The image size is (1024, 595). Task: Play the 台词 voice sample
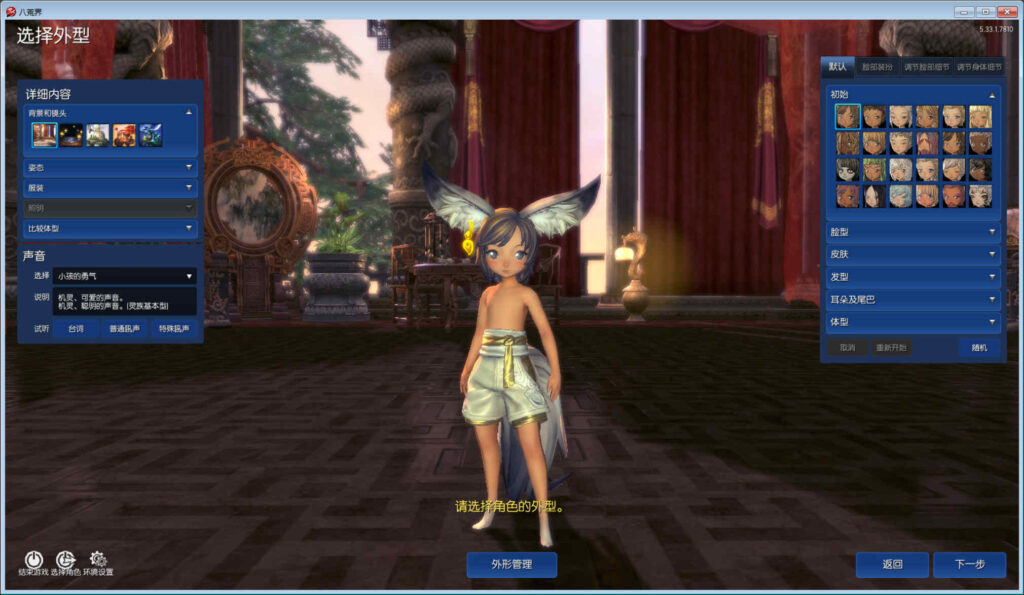click(76, 328)
